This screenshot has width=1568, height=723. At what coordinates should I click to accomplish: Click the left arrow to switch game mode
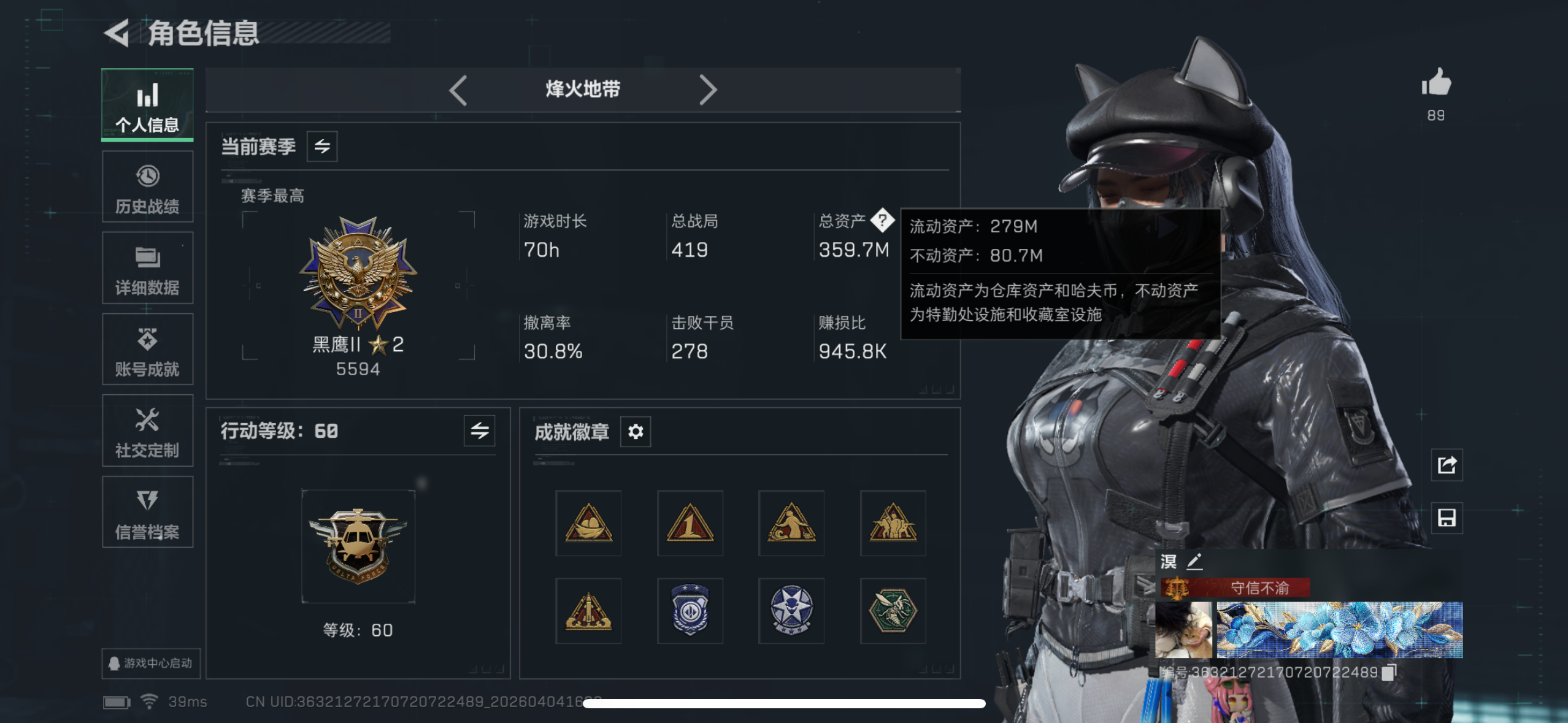coord(459,90)
